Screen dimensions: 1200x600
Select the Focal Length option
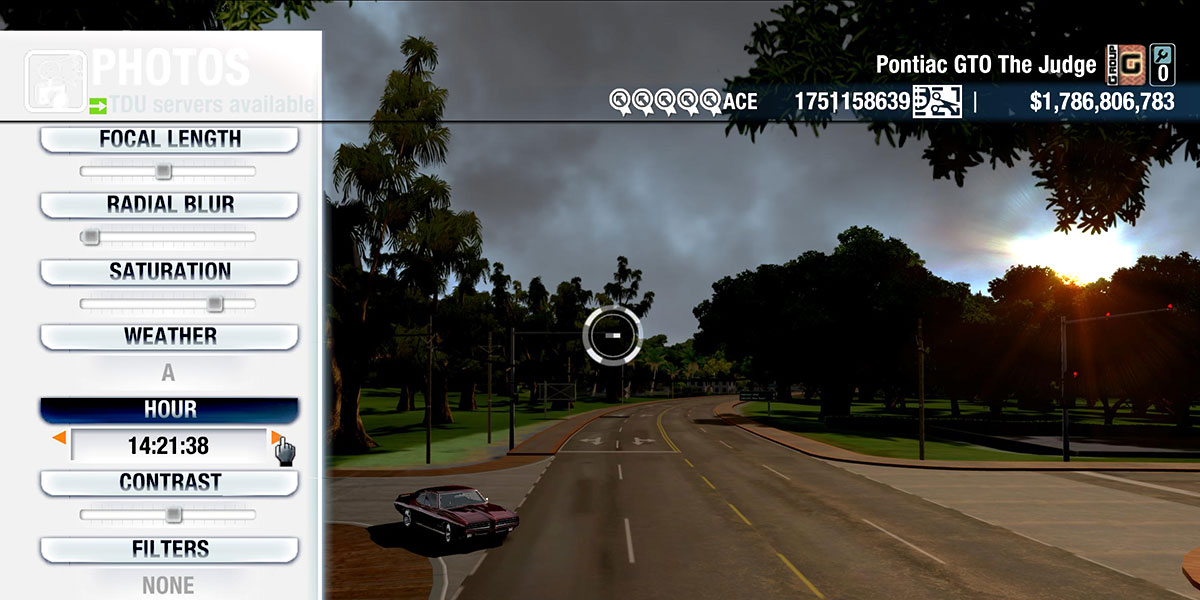[169, 139]
